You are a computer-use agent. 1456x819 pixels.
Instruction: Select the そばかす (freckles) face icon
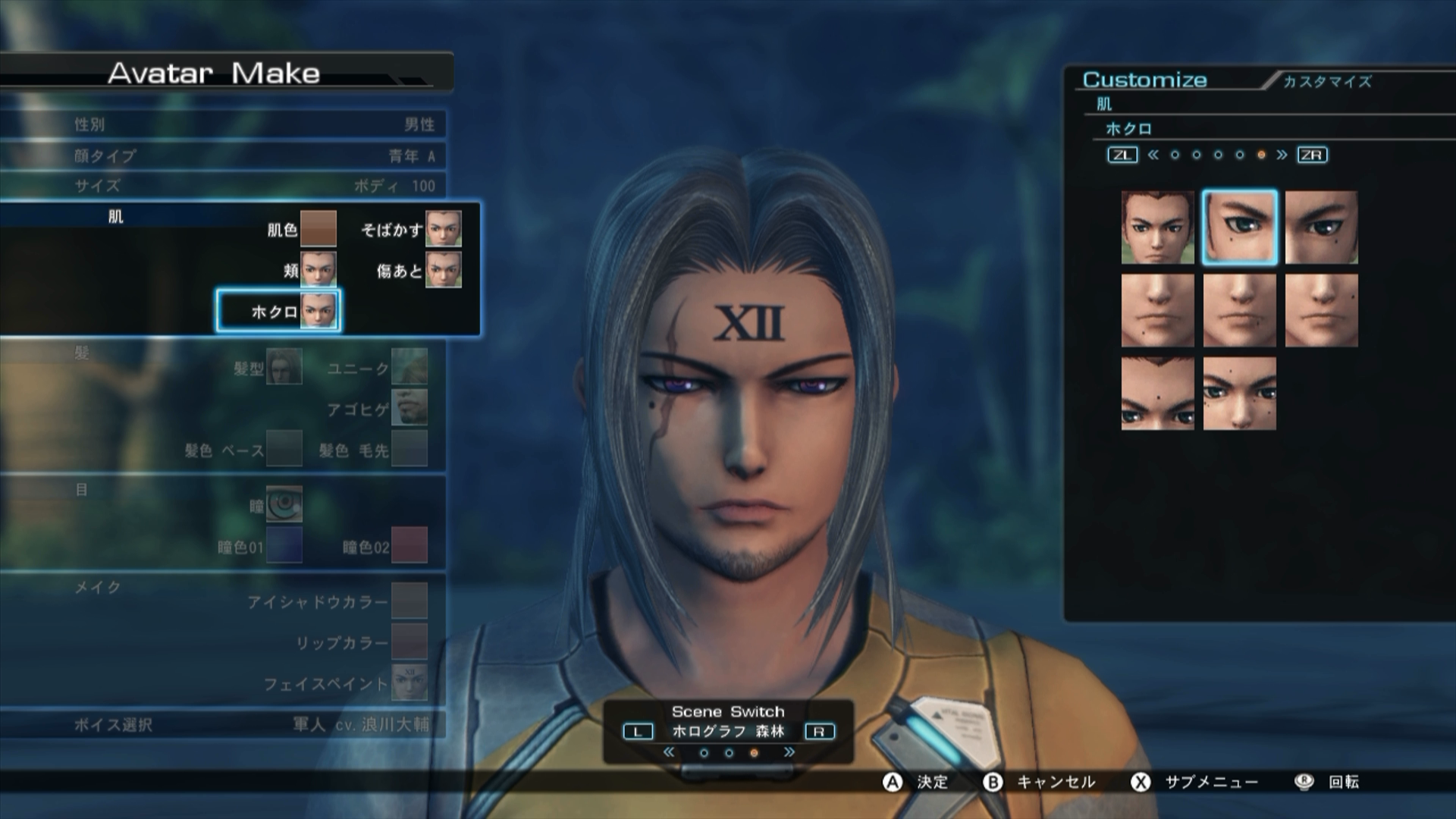[x=444, y=230]
